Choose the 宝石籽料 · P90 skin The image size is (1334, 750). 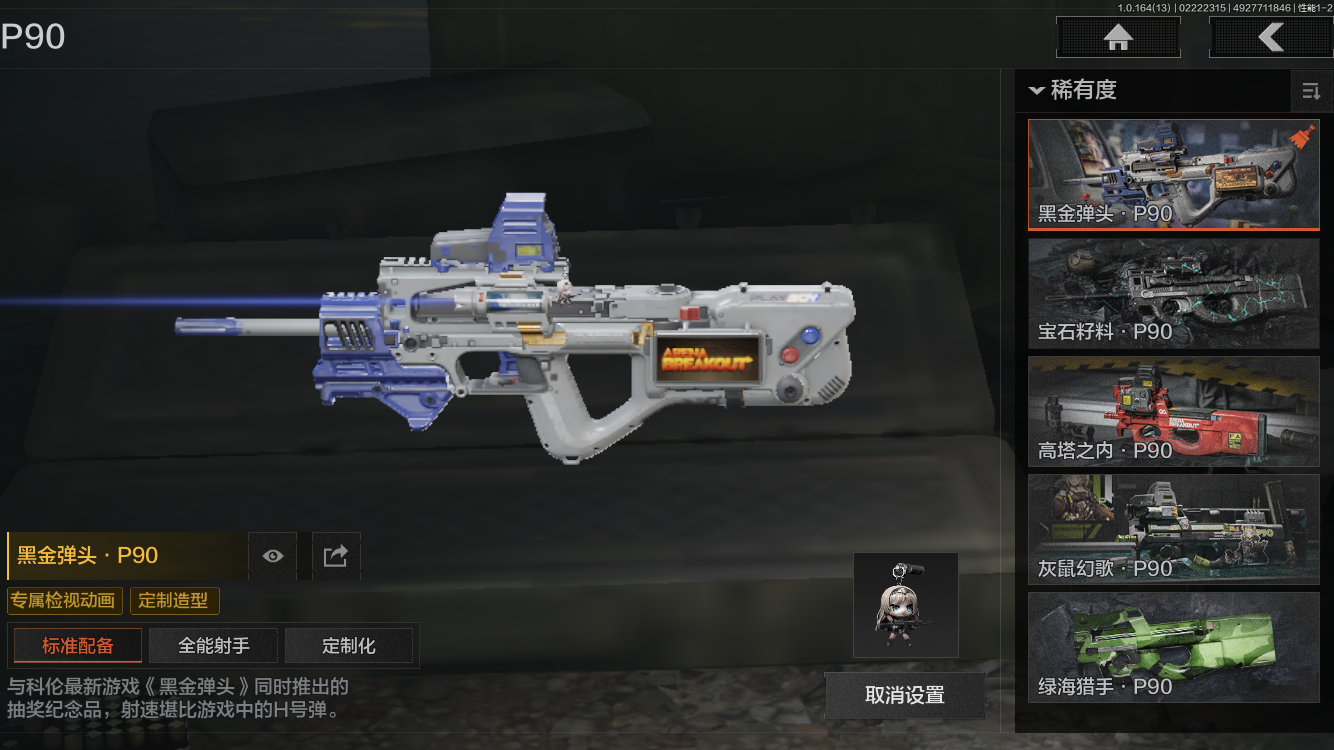click(x=1173, y=293)
